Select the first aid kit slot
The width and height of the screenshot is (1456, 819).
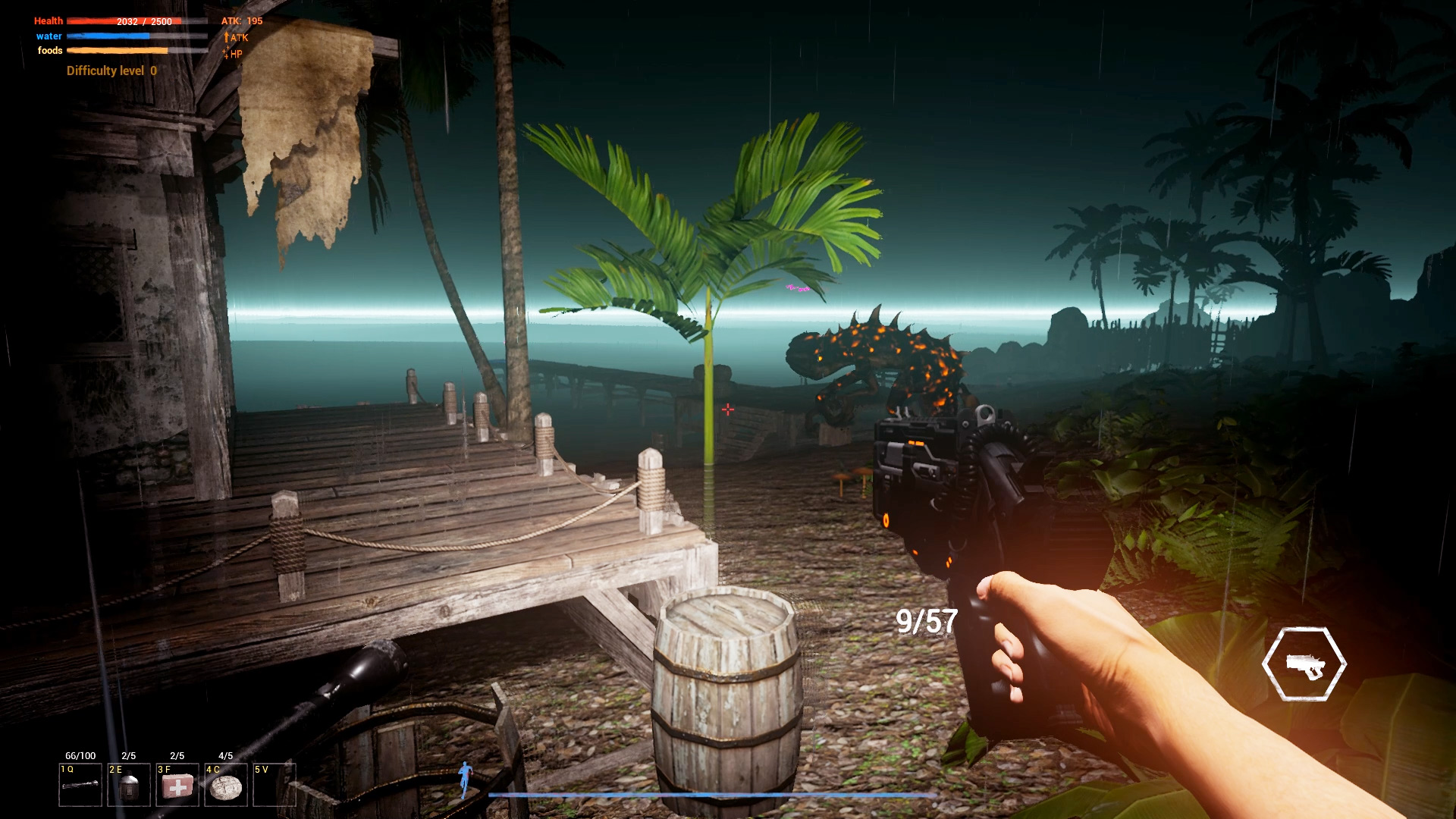(x=177, y=785)
